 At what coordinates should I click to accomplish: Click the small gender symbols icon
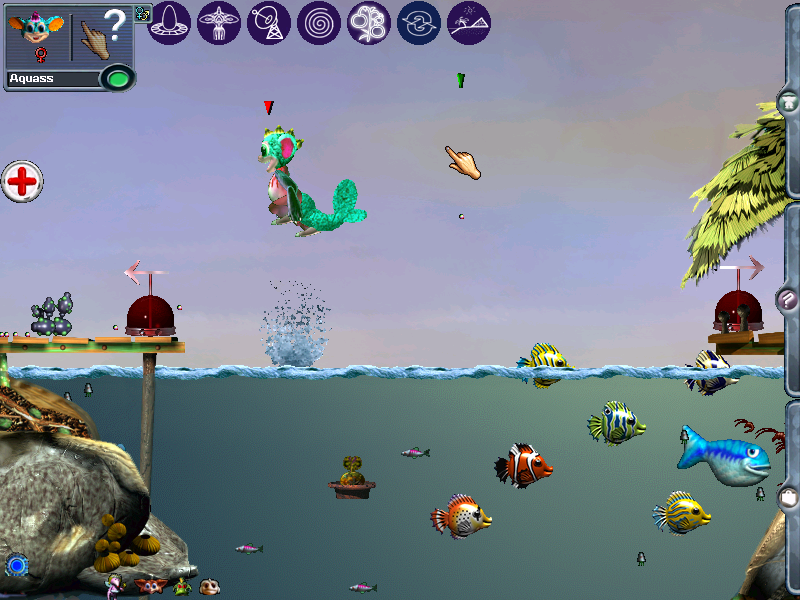142,13
